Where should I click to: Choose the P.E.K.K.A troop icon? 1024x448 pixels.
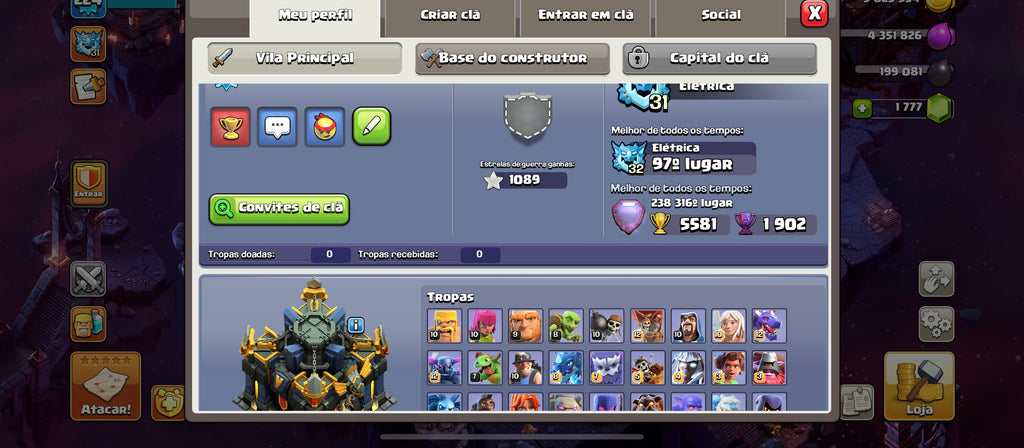click(444, 367)
